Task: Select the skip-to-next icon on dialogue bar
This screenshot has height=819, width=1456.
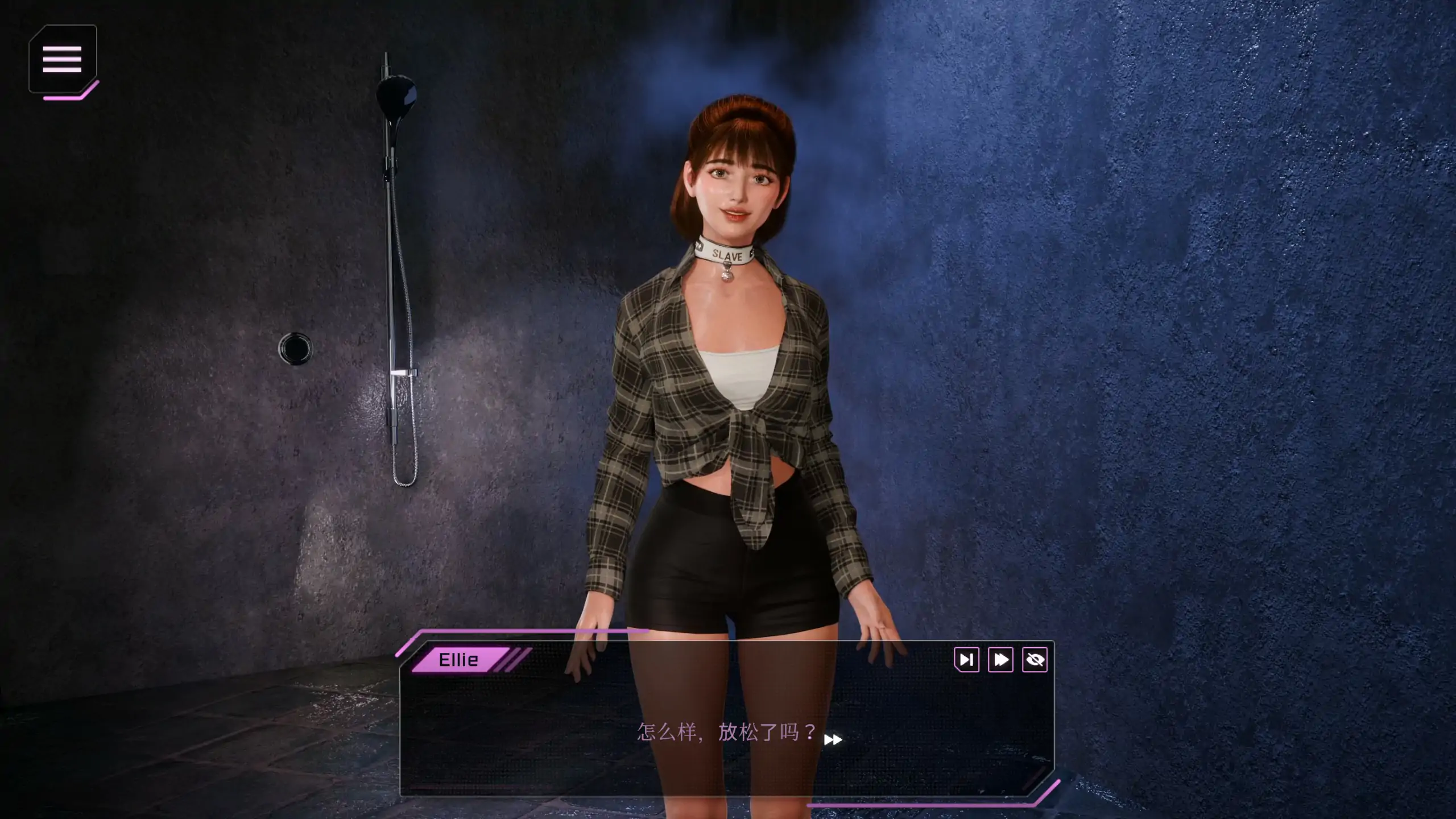Action: [x=967, y=660]
